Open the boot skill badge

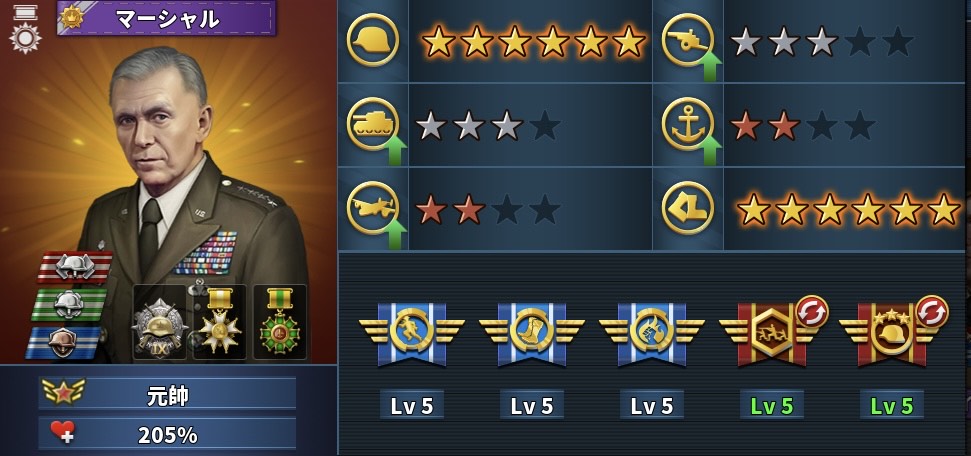(531, 331)
